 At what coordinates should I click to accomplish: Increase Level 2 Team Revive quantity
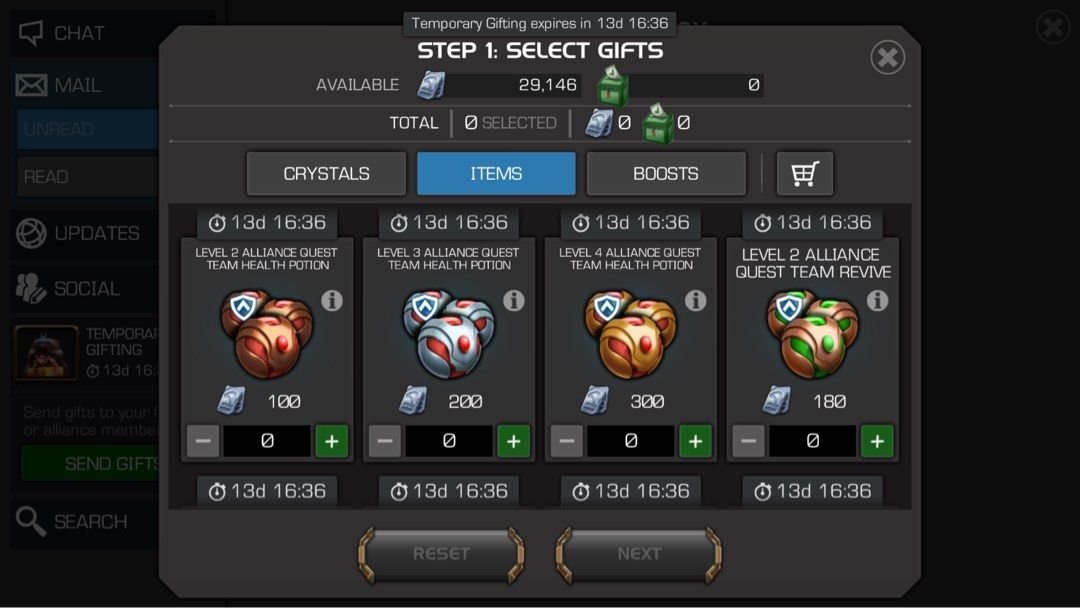click(877, 441)
